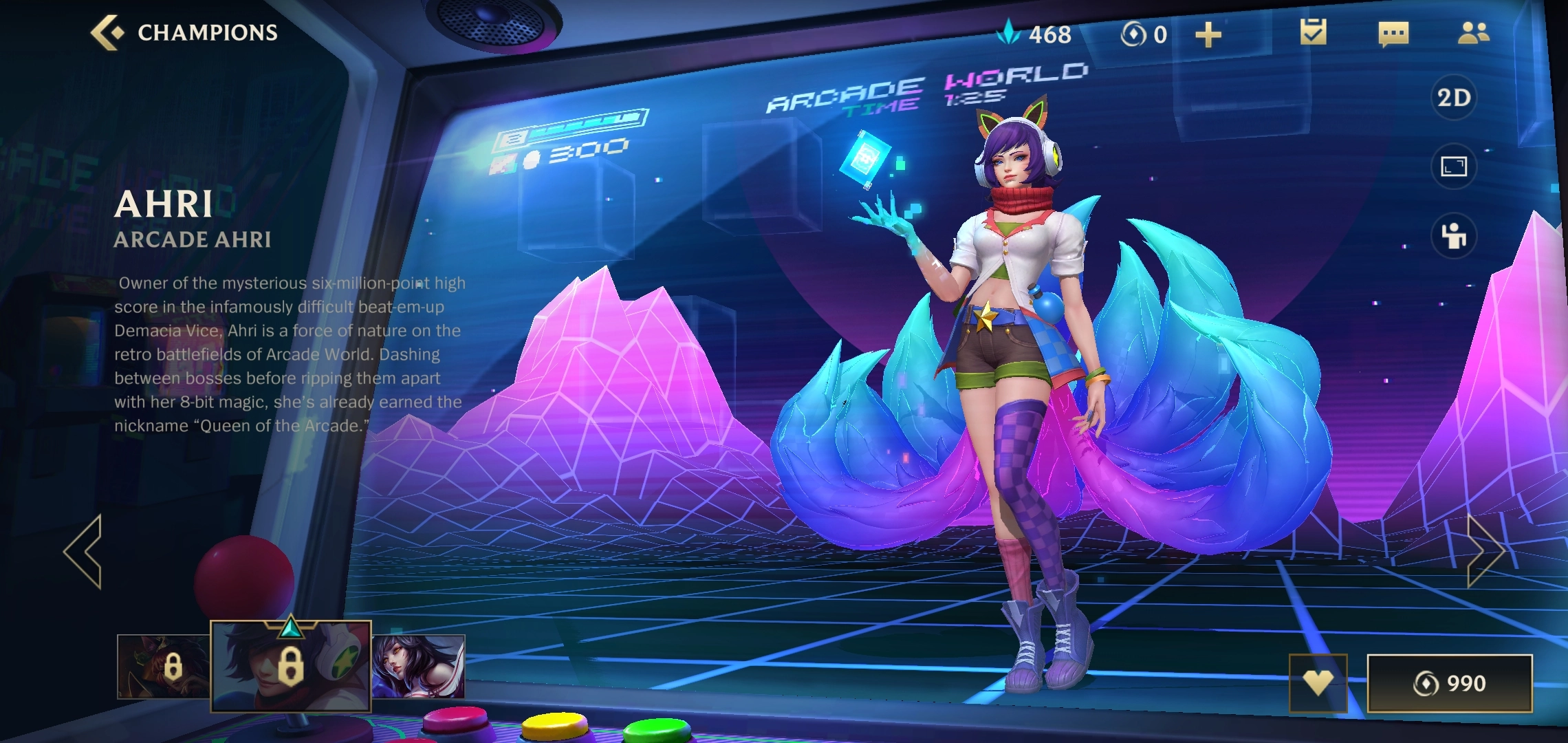Add the skin to wishlist with the heart
Image resolution: width=1568 pixels, height=743 pixels.
1318,682
